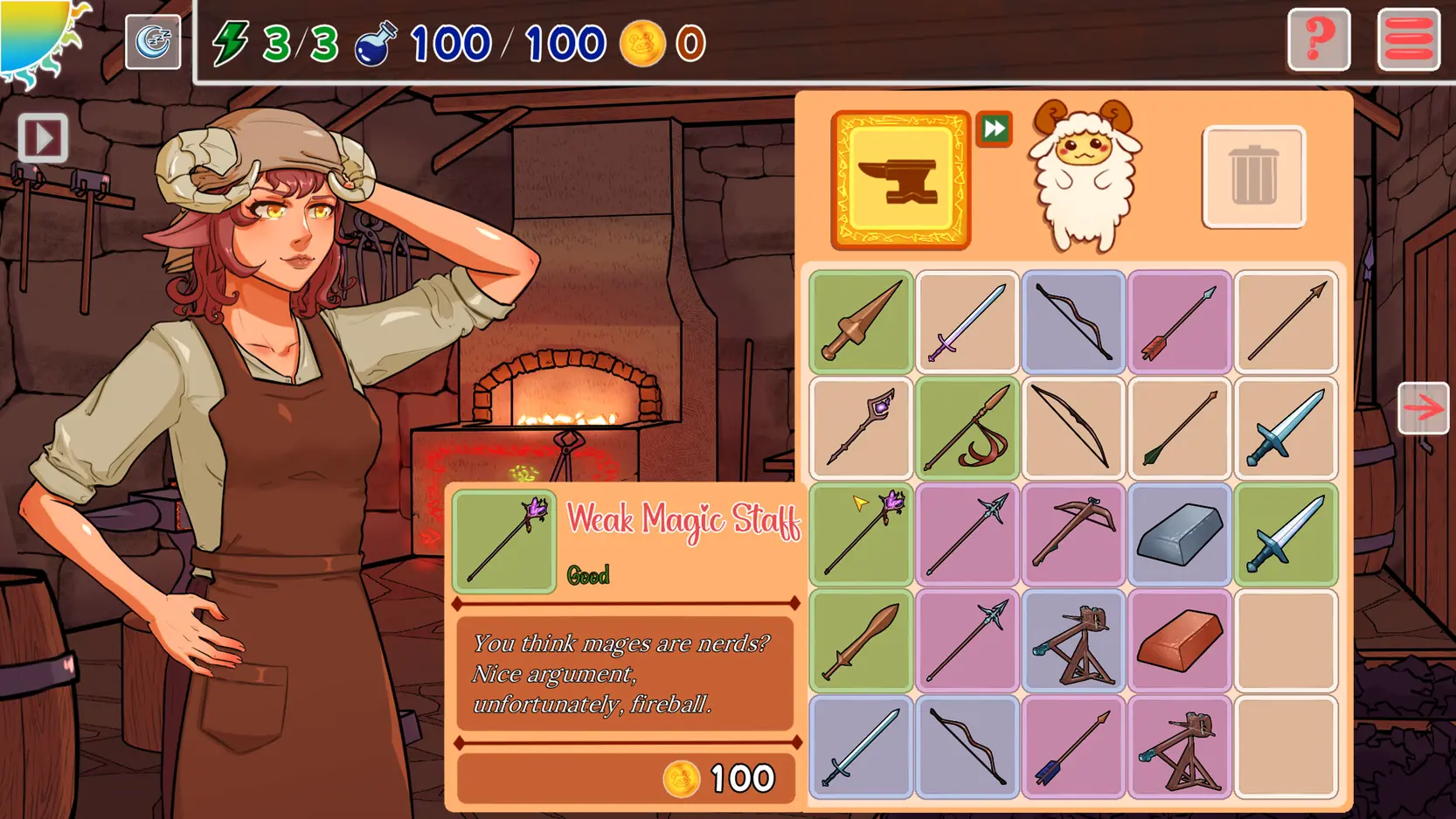This screenshot has width=1456, height=819.
Task: Select the red-fletched arrow on purple slot
Action: [x=1179, y=322]
